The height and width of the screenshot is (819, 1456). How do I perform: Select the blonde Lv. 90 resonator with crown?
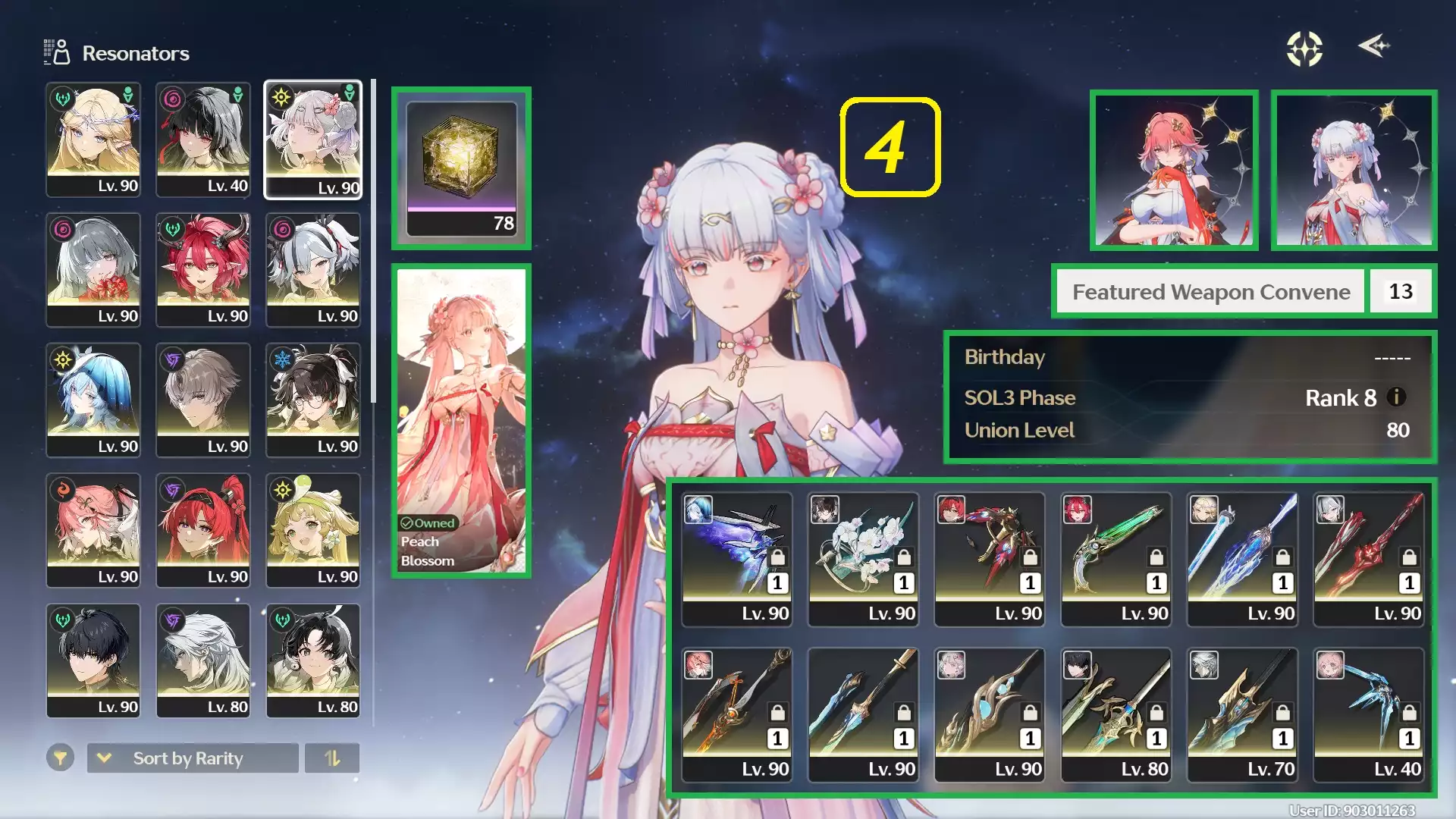click(x=93, y=140)
